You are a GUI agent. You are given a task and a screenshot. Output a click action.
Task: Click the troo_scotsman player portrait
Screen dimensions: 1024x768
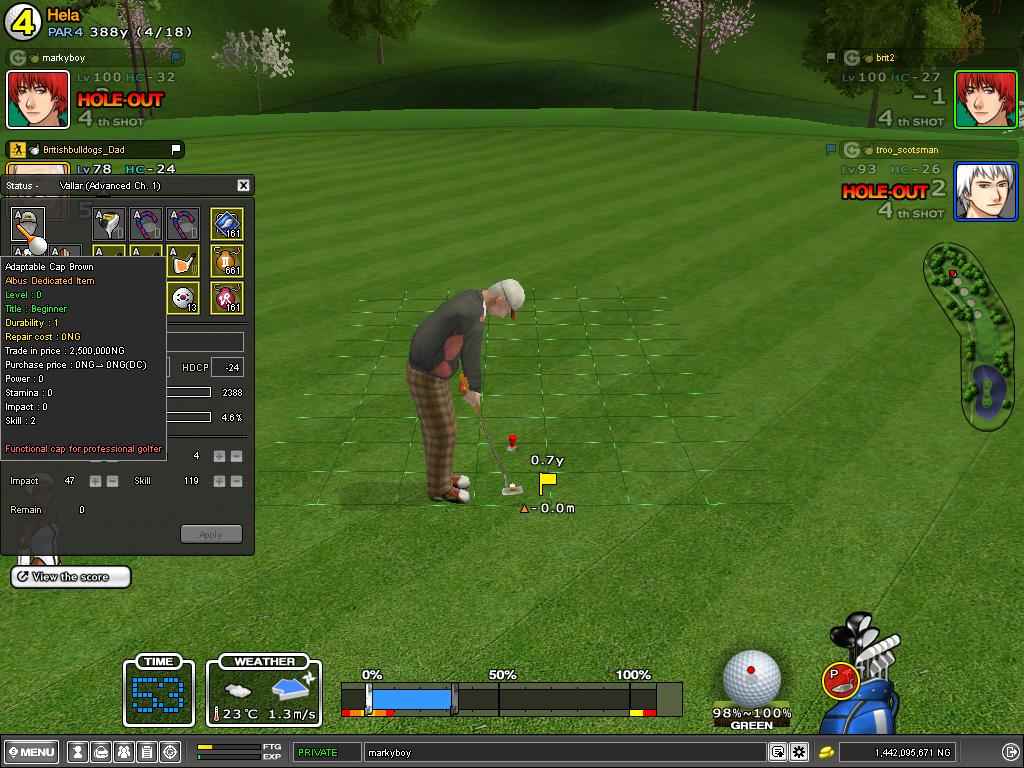pyautogui.click(x=985, y=191)
